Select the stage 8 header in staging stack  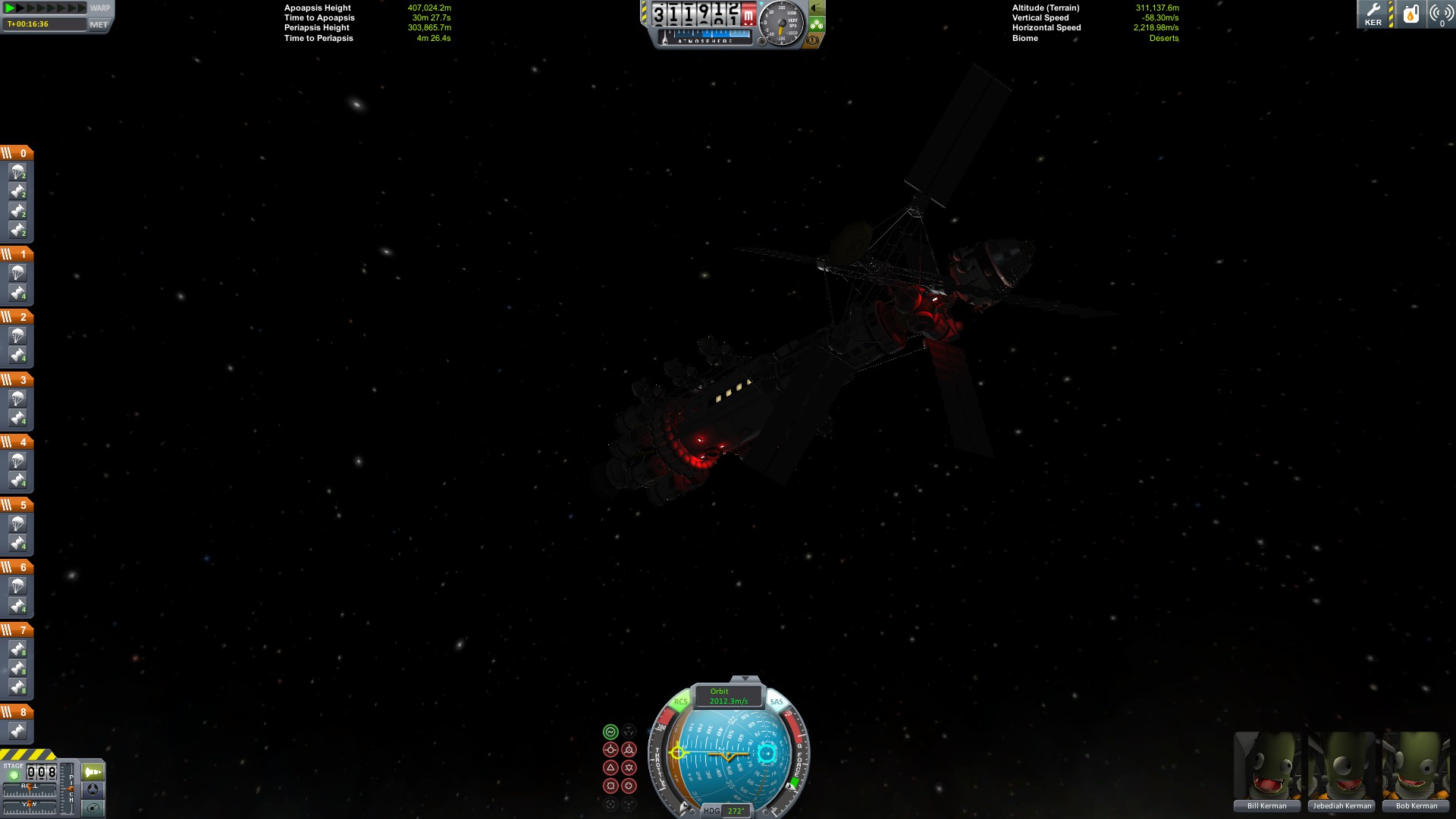(17, 712)
